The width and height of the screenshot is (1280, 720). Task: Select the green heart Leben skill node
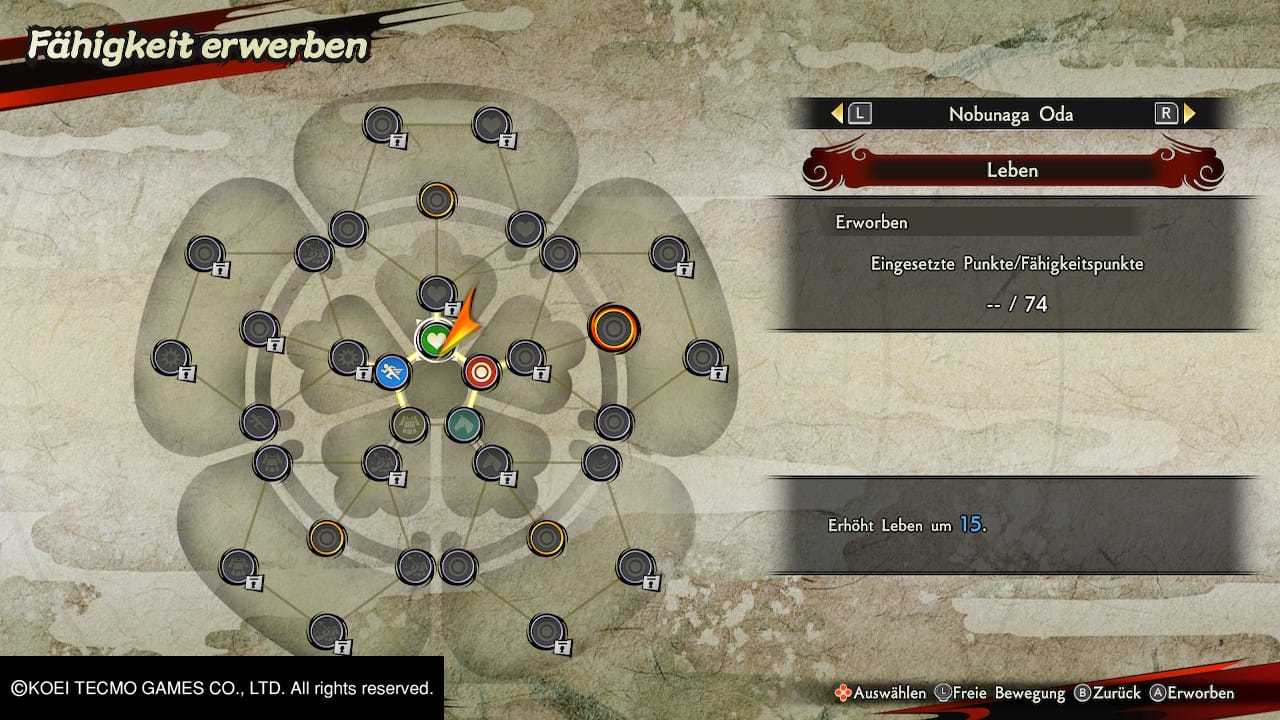coord(434,340)
